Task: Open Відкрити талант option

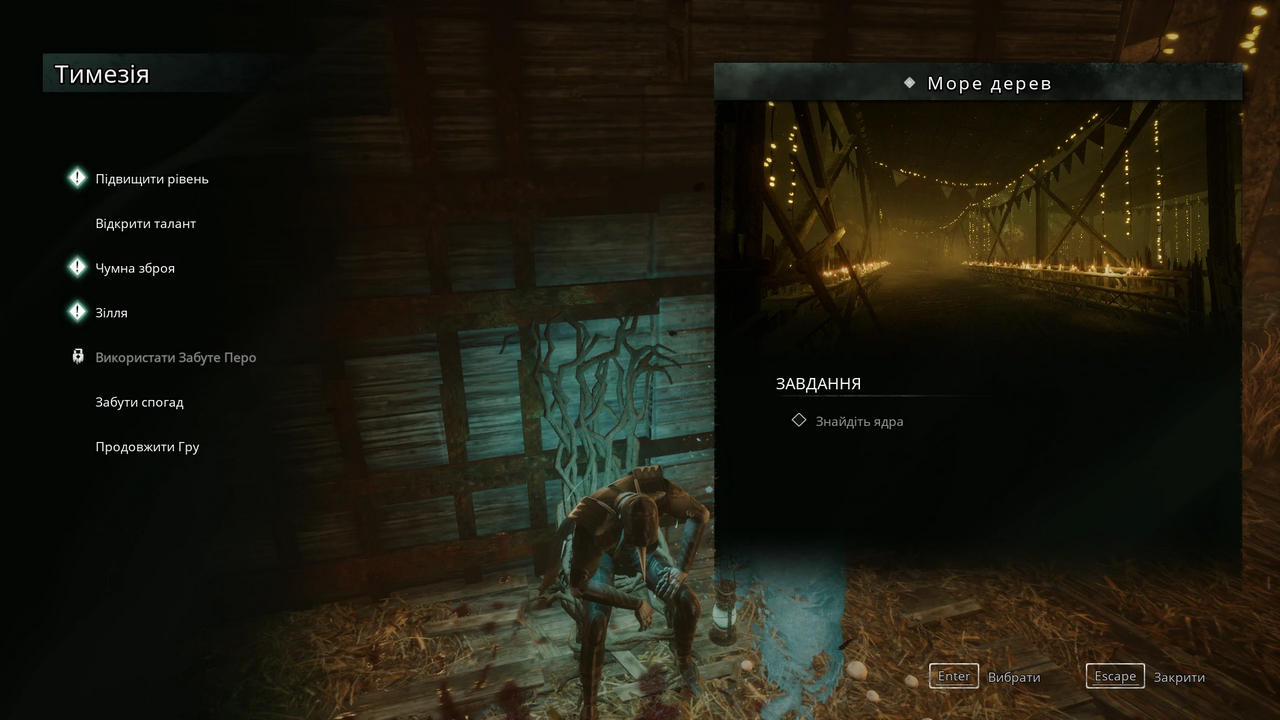Action: coord(145,223)
